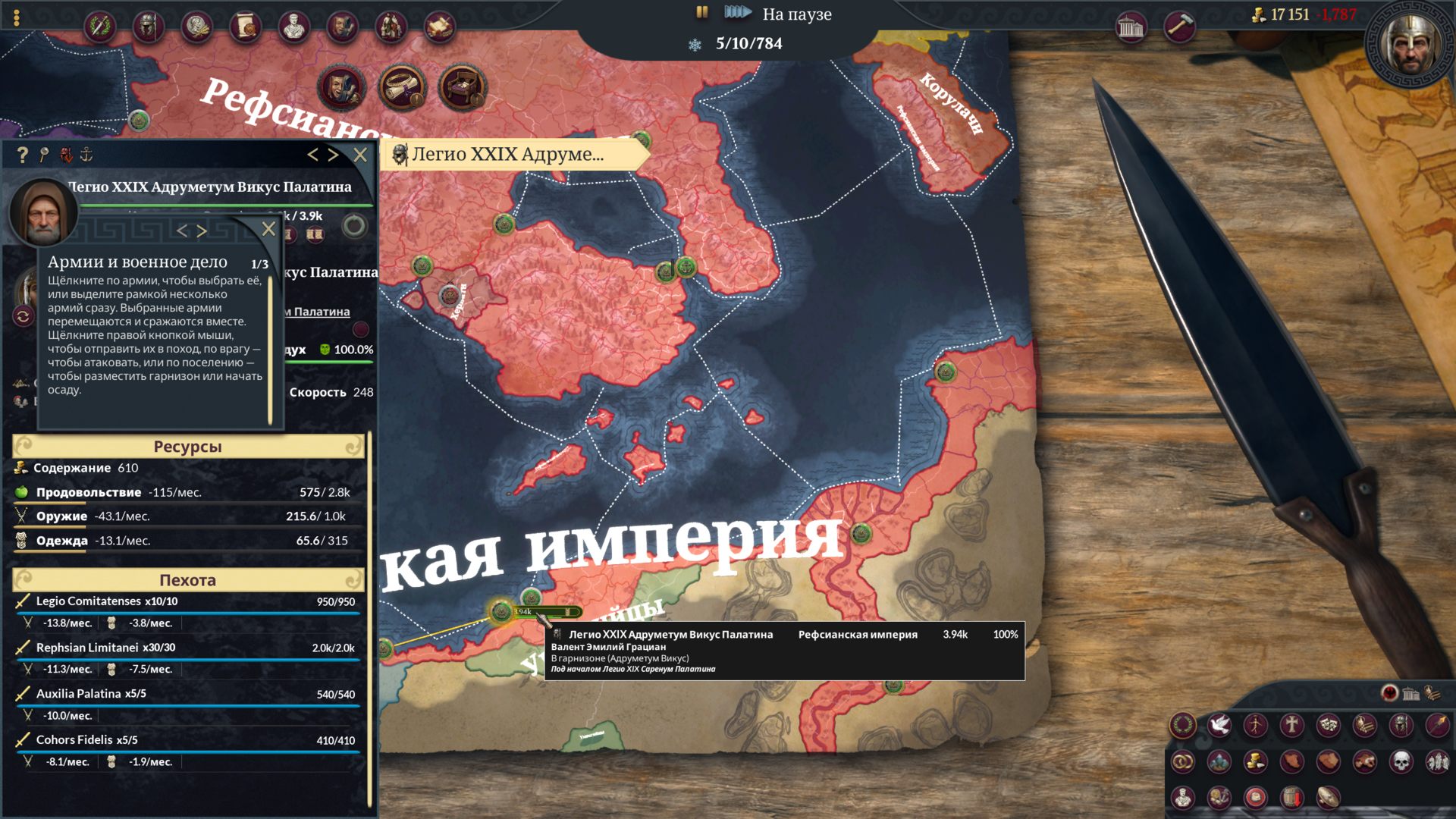The width and height of the screenshot is (1456, 819).
Task: Open the hammer construction button
Action: pyautogui.click(x=1178, y=27)
